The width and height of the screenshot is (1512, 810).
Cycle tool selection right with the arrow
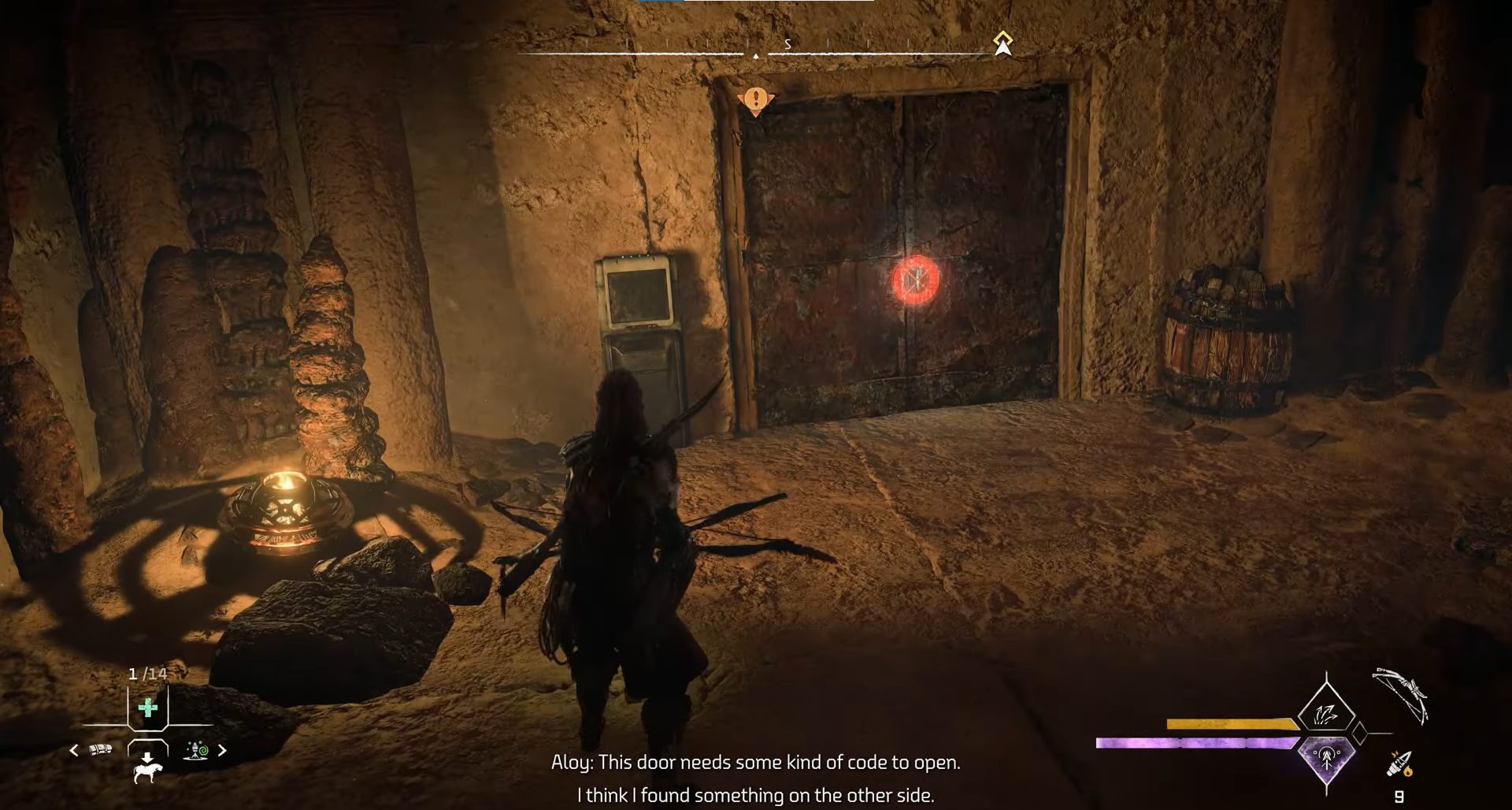(222, 750)
